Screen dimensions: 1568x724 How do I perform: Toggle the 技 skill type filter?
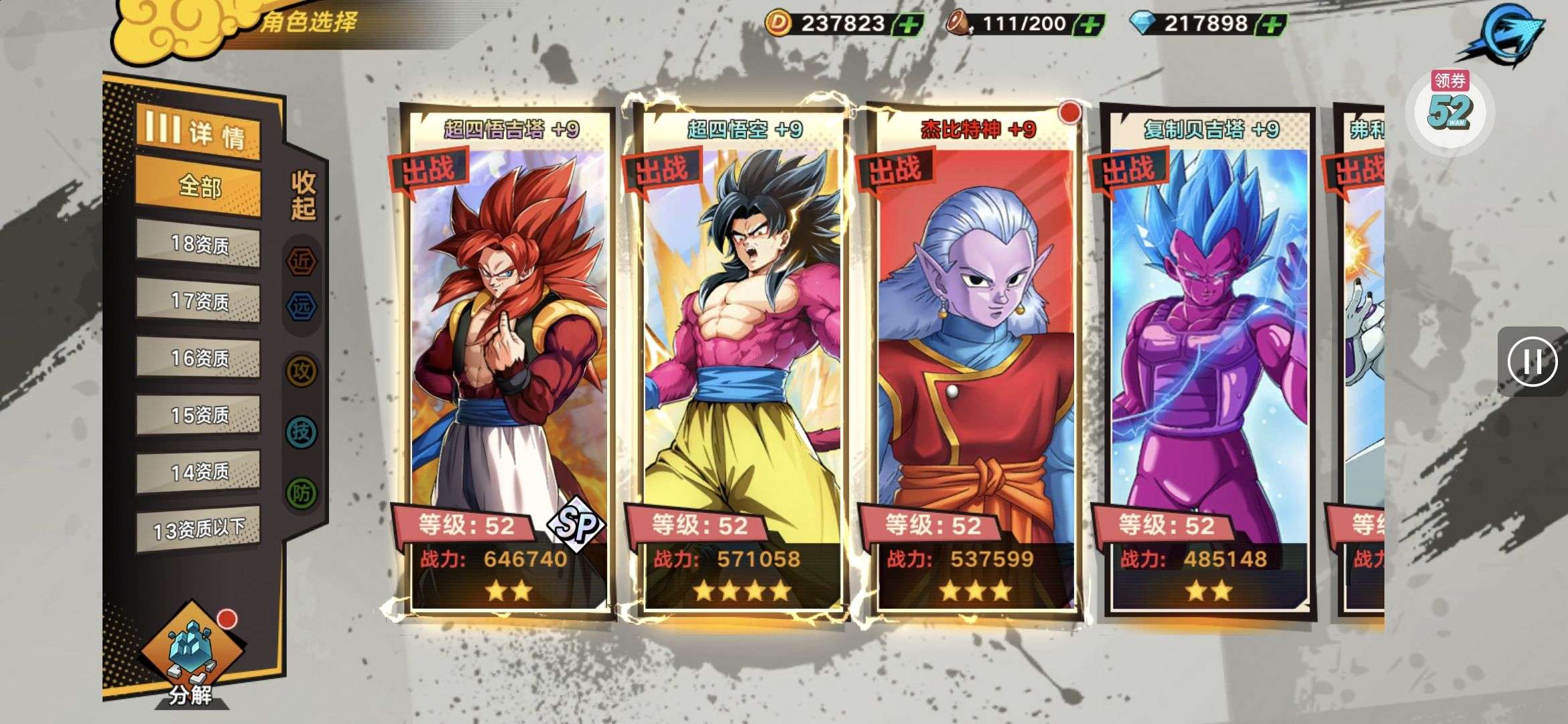point(302,432)
